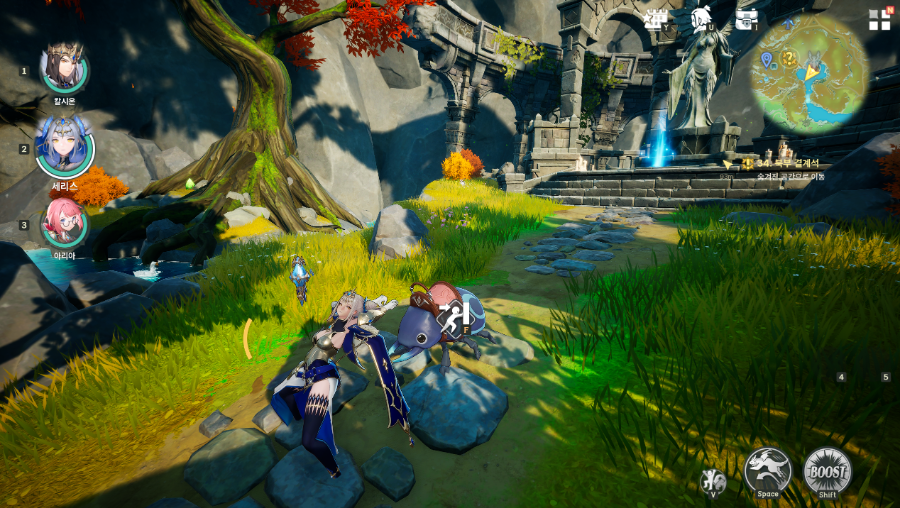Switch to the dark-haired crowned party member portrait
This screenshot has width=900, height=508.
pyautogui.click(x=63, y=67)
